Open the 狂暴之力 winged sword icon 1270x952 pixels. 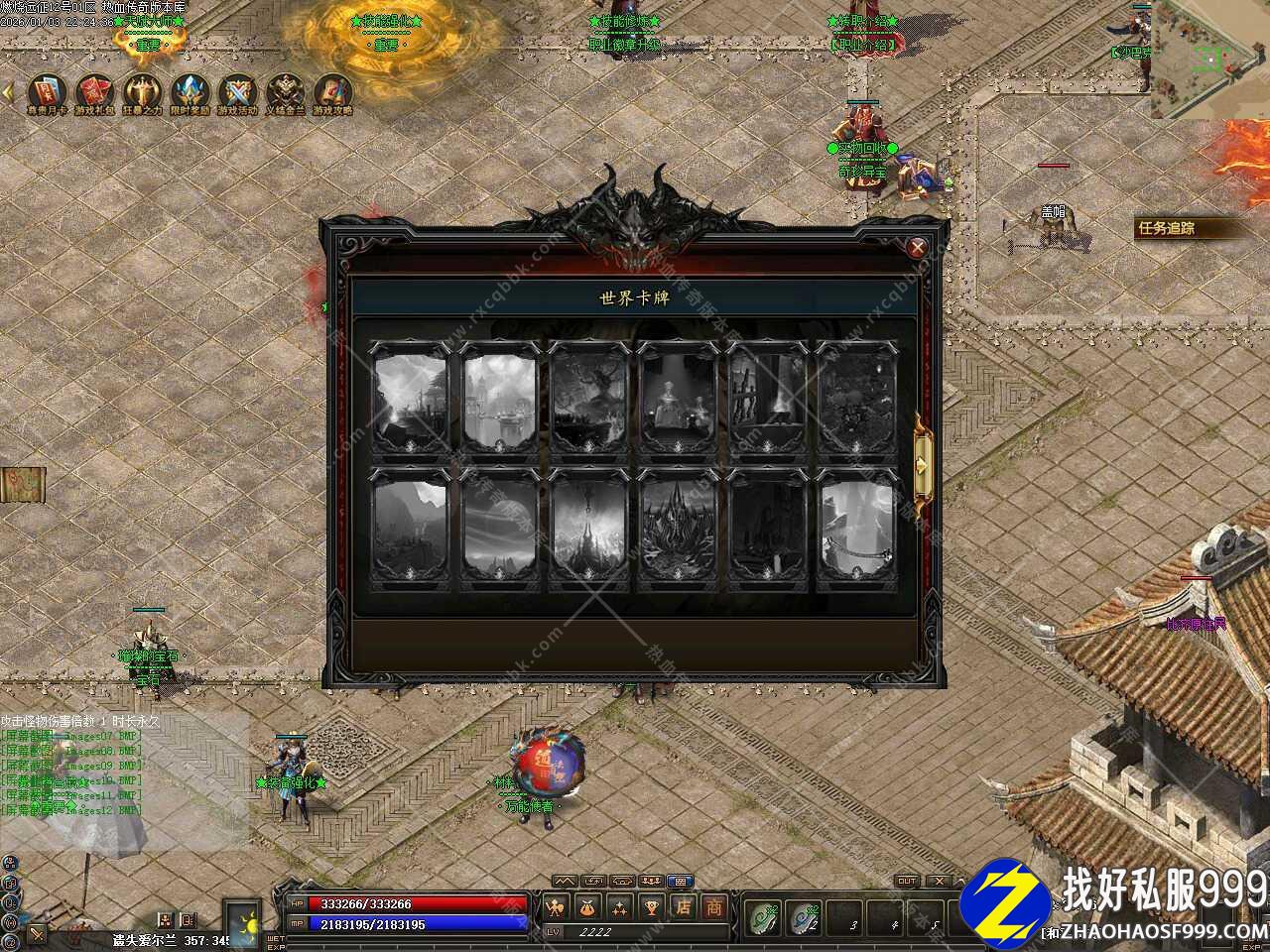tap(142, 91)
